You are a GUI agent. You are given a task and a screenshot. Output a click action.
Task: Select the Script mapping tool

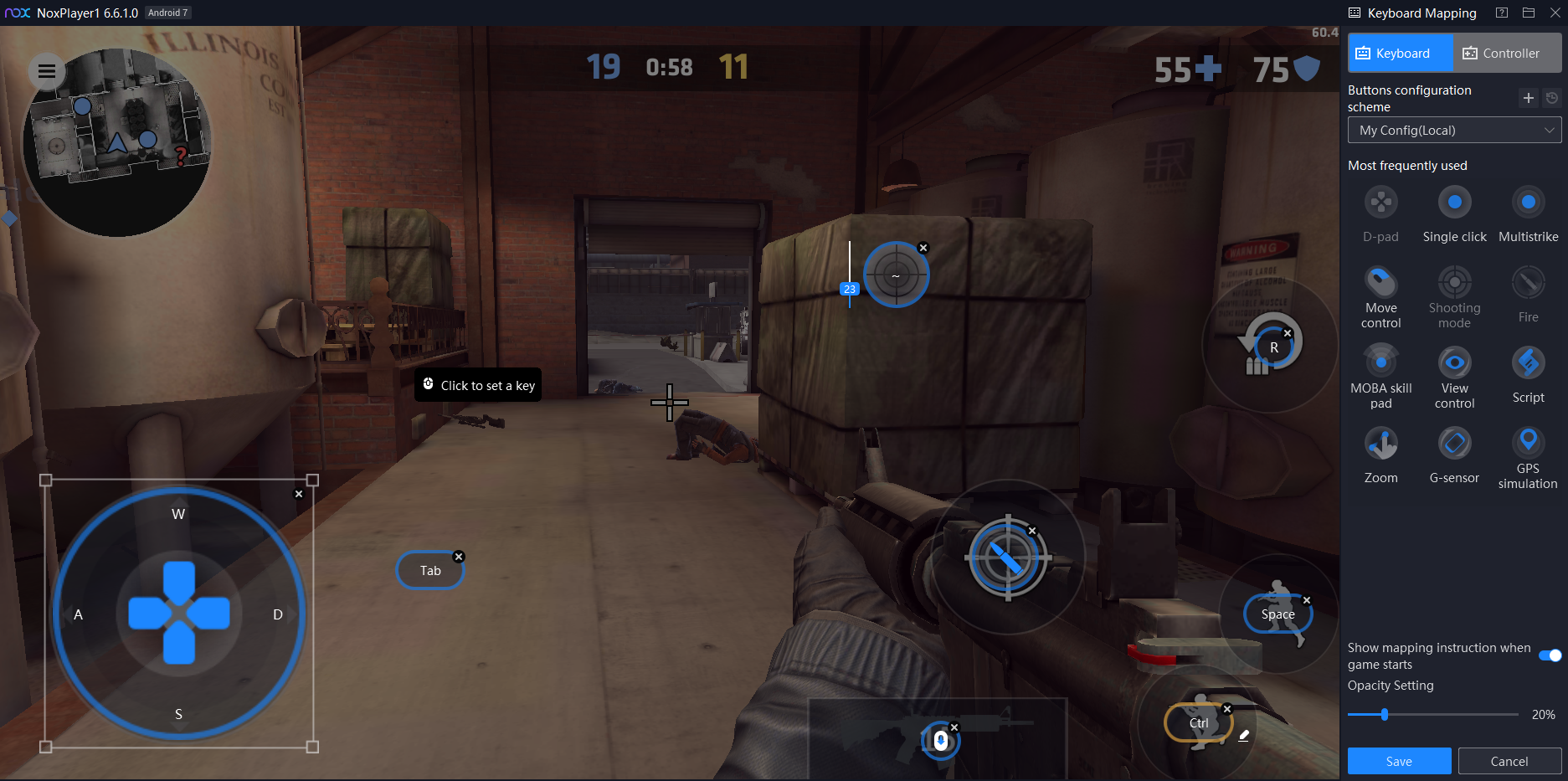[x=1528, y=363]
